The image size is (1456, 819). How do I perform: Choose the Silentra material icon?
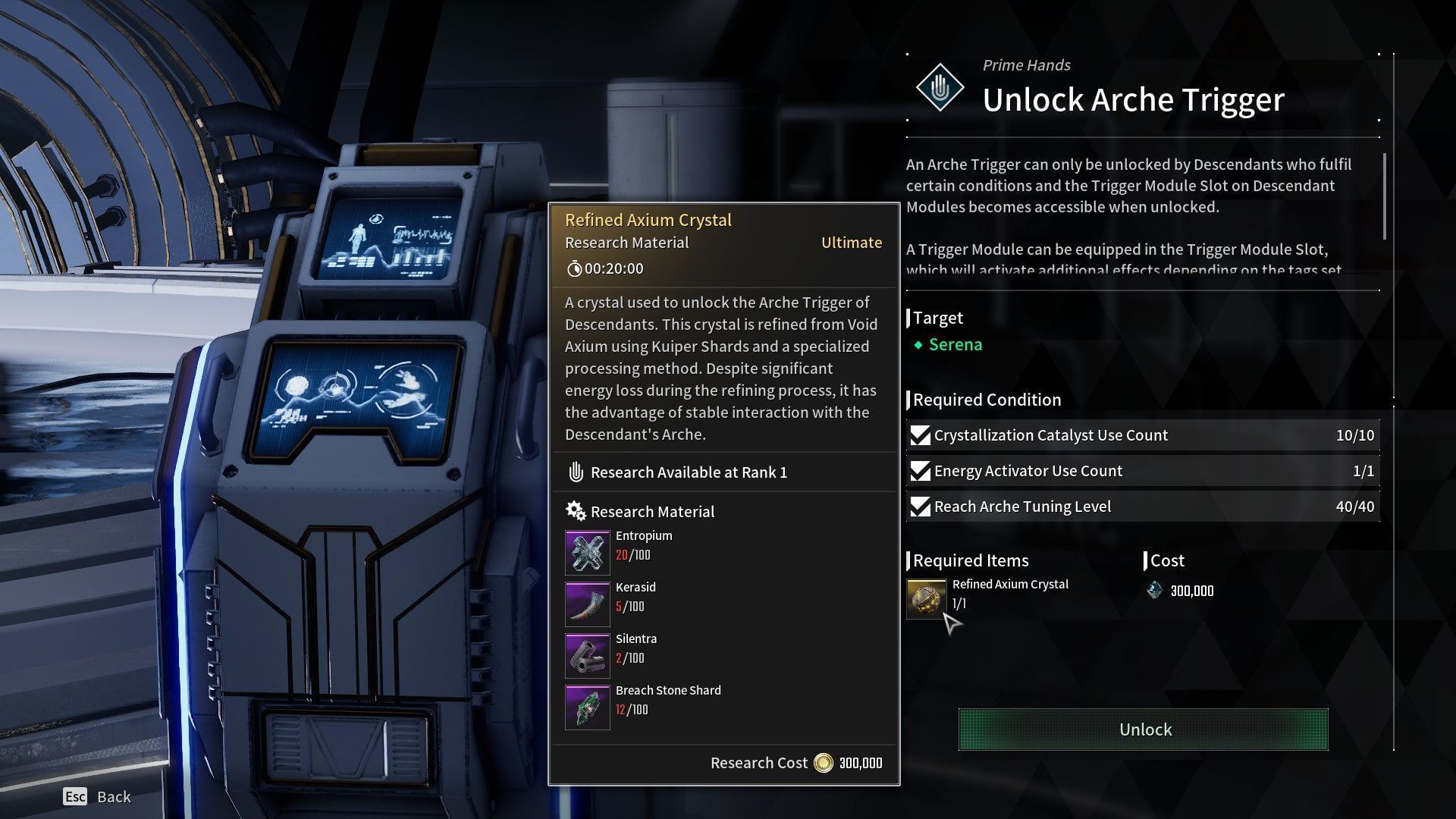point(587,656)
